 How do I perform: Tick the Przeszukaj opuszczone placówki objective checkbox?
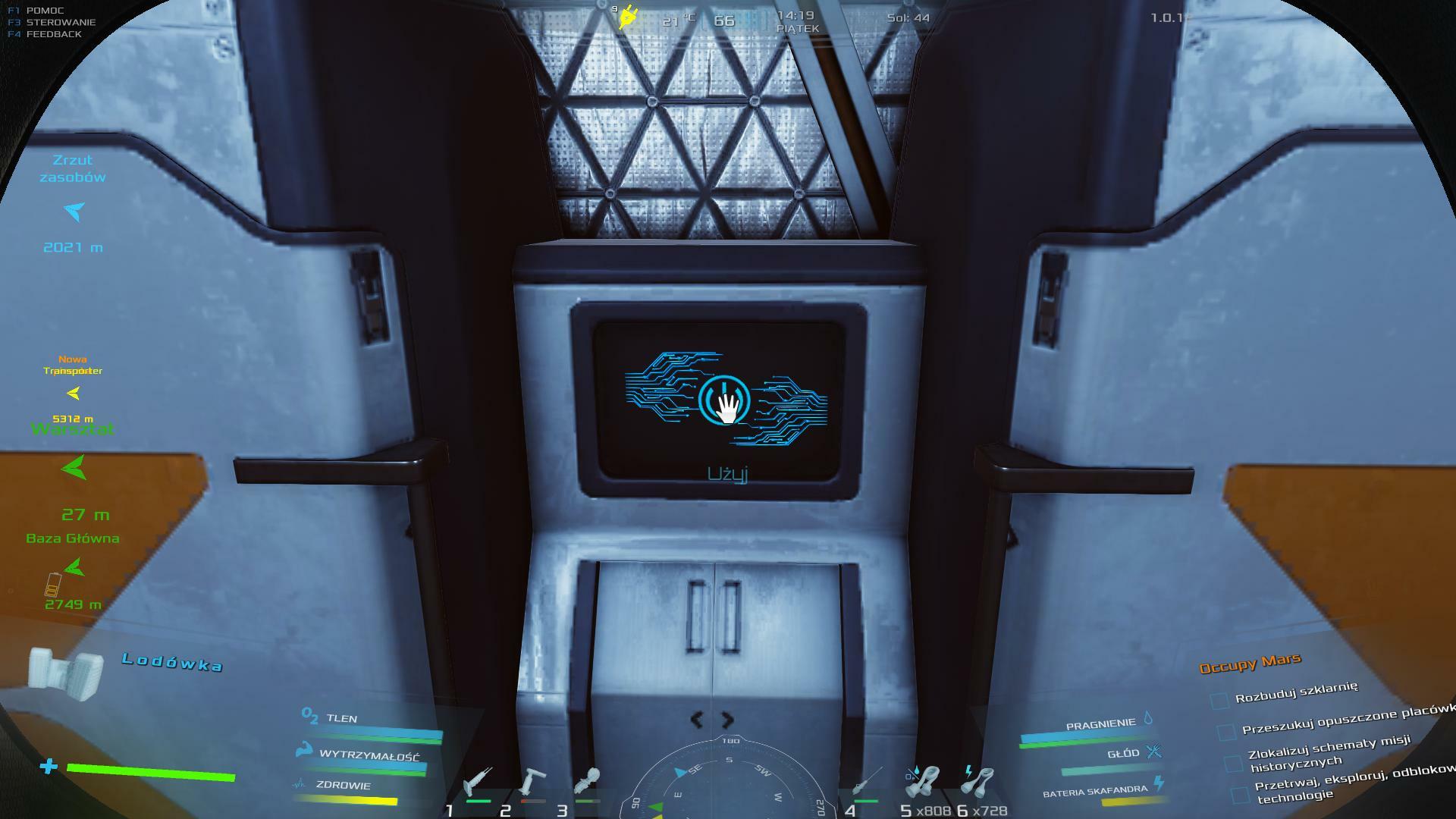coord(1226,732)
